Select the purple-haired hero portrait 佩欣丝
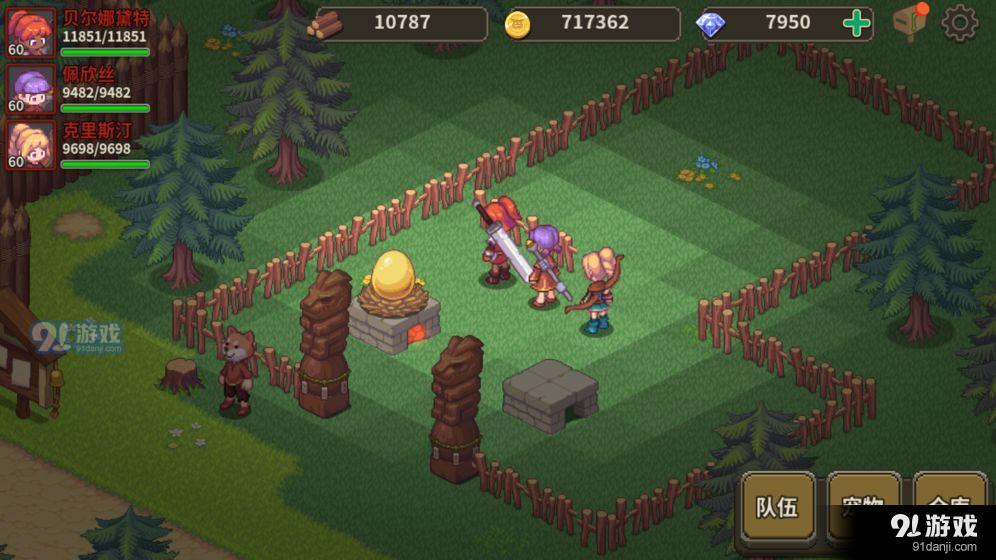This screenshot has height=560, width=996. 30,88
